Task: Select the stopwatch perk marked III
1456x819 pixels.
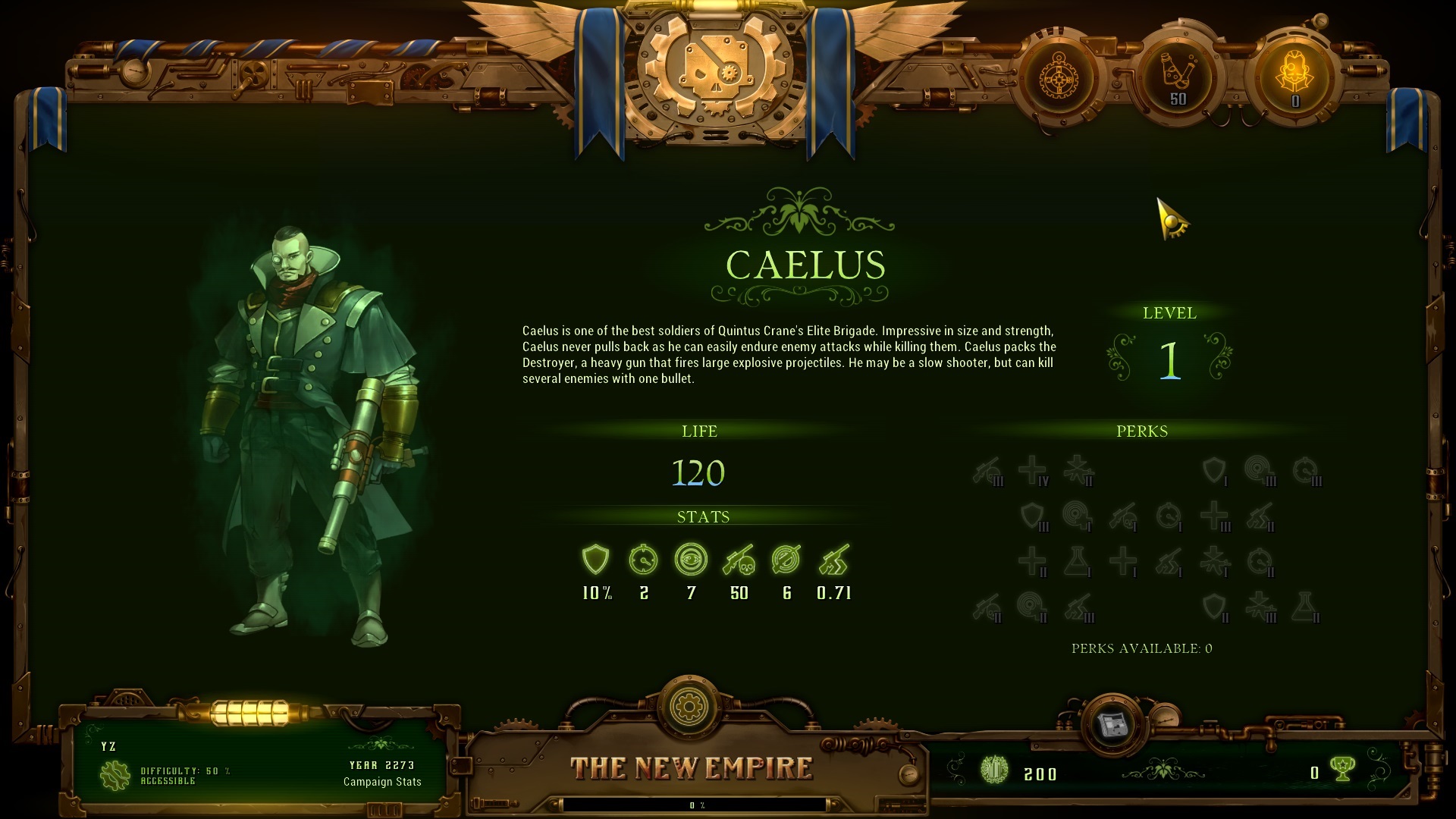Action: pos(1306,471)
